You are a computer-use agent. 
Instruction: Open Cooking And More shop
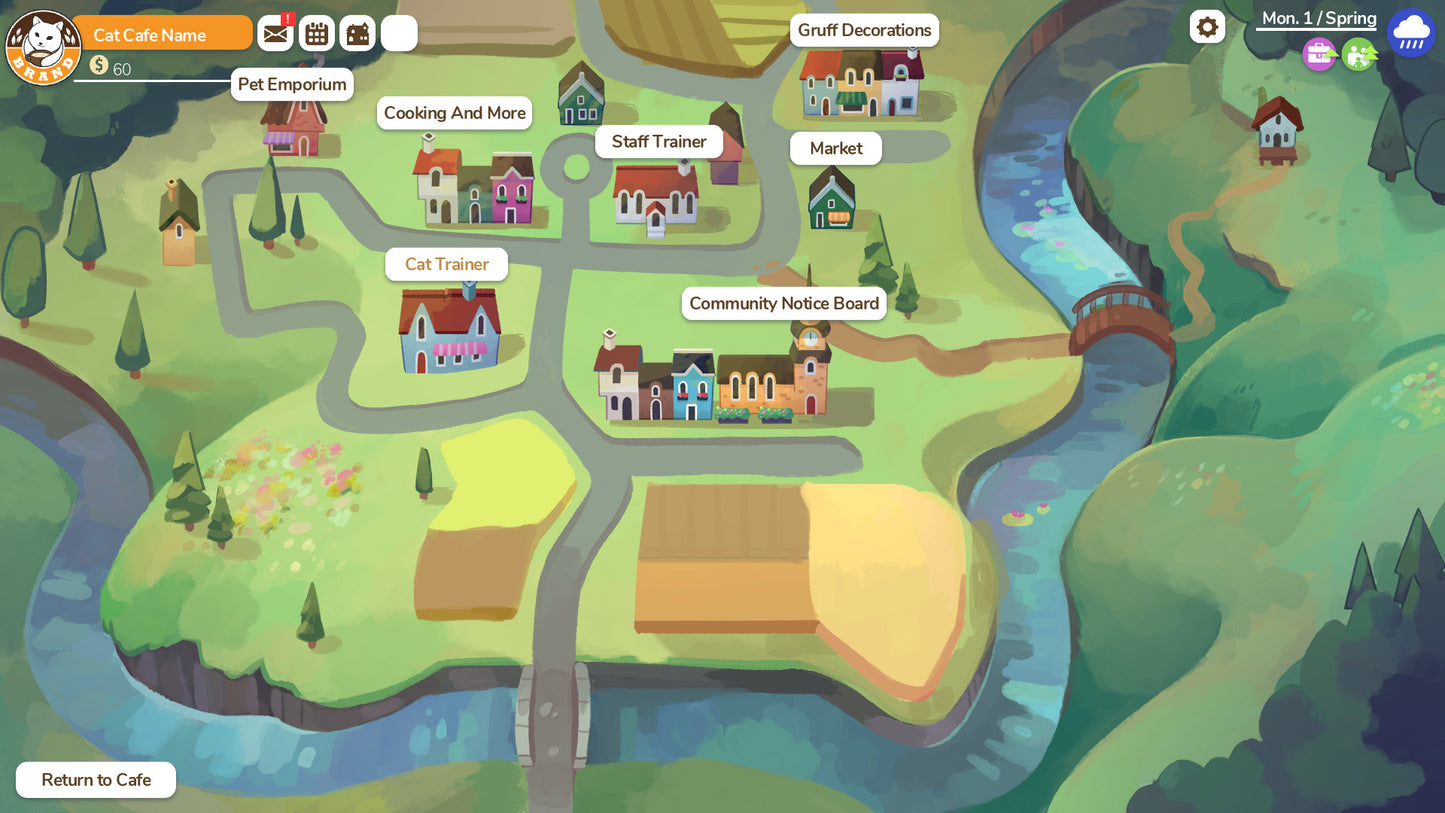tap(454, 113)
